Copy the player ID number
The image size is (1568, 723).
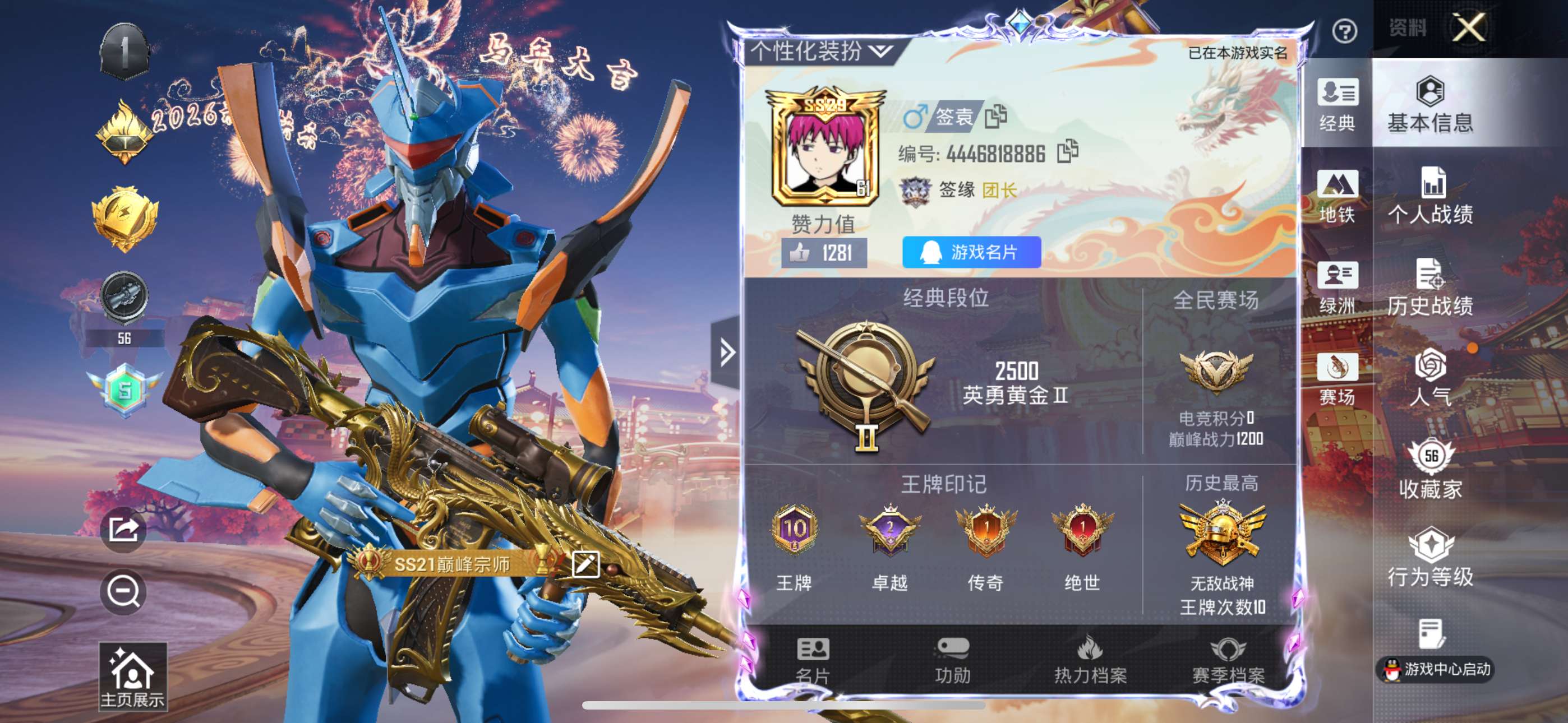click(x=1068, y=152)
